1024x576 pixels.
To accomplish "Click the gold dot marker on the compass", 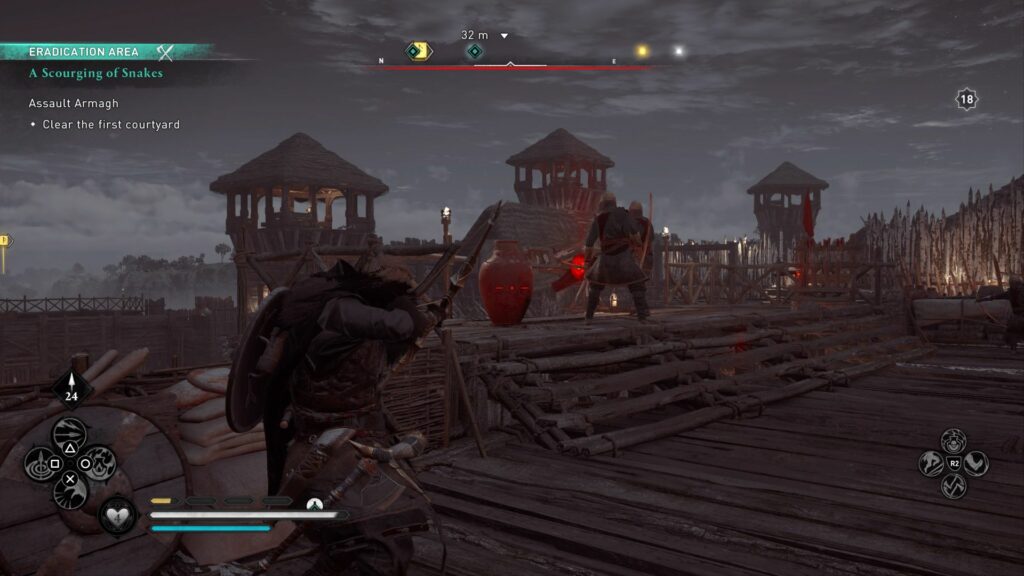I will 642,51.
